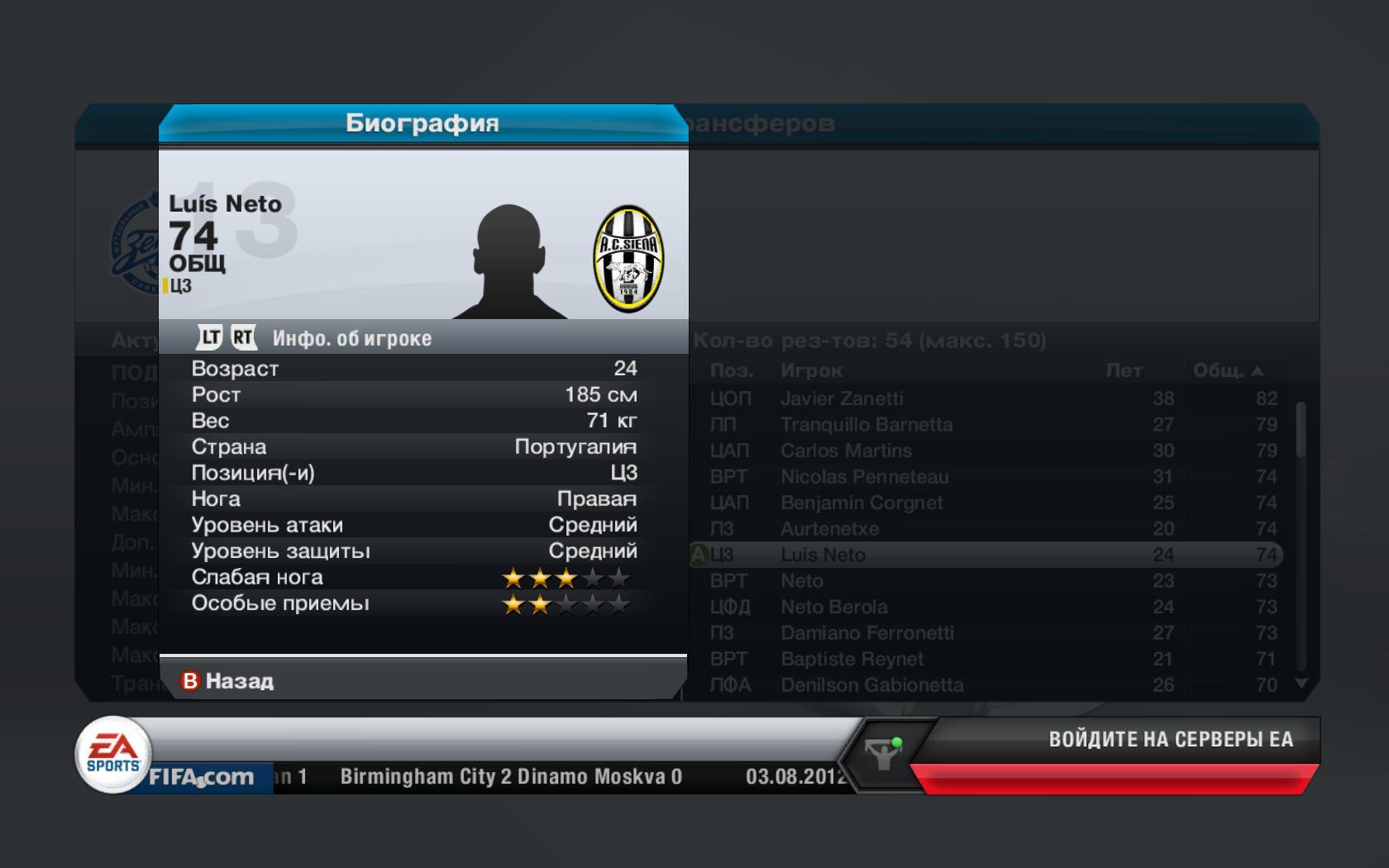The width and height of the screenshot is (1389, 868).
Task: Click the Игрок column header
Action: click(811, 371)
